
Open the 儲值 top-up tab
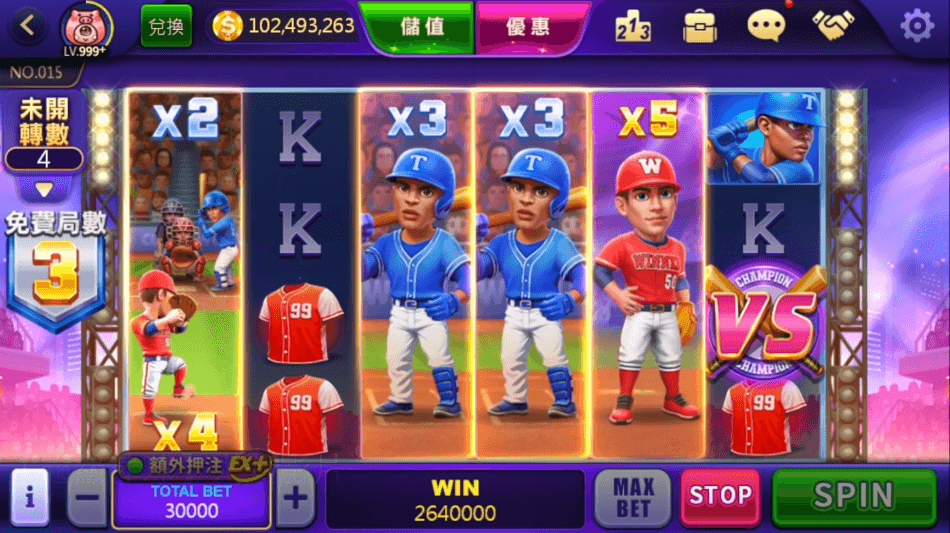pos(421,26)
